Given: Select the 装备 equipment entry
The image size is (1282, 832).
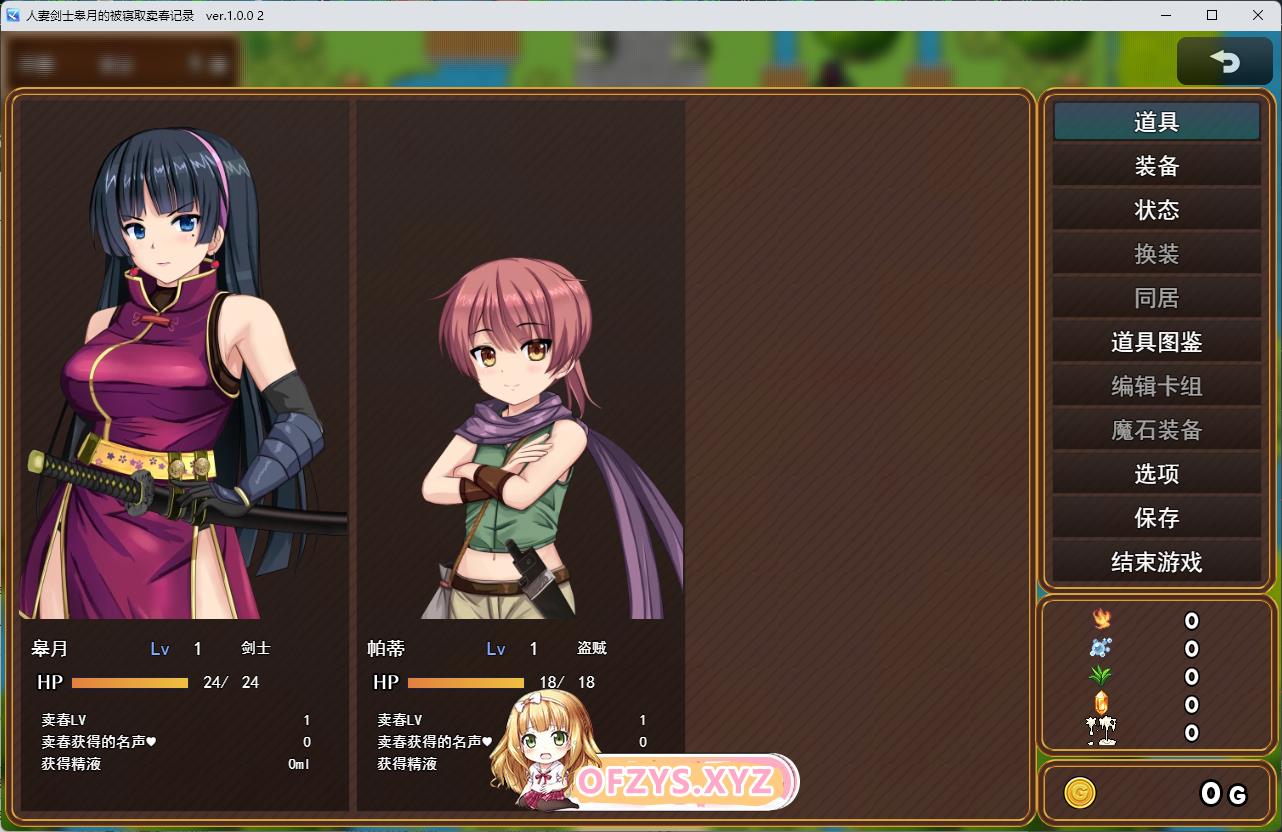Looking at the screenshot, I should [1156, 166].
